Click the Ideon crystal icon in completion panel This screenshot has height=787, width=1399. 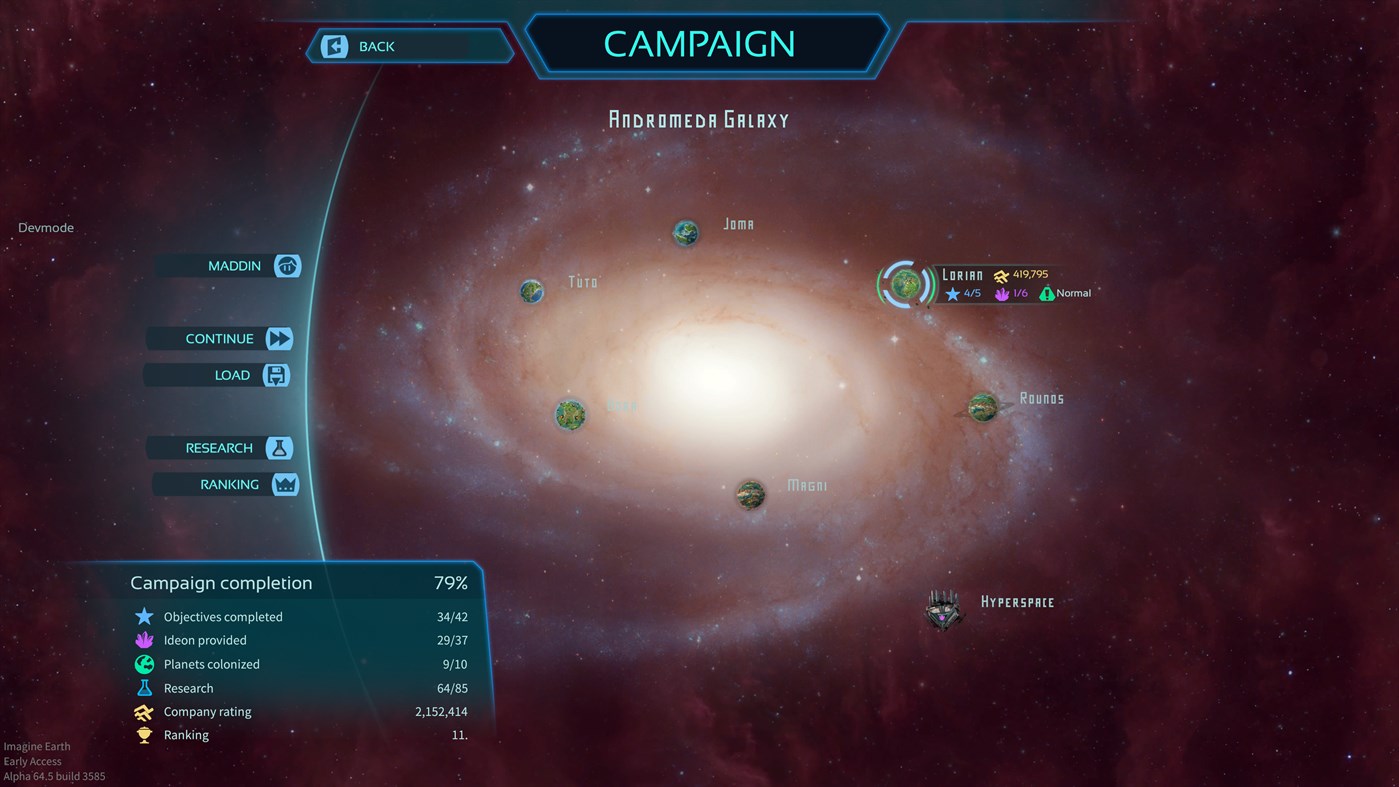[143, 640]
